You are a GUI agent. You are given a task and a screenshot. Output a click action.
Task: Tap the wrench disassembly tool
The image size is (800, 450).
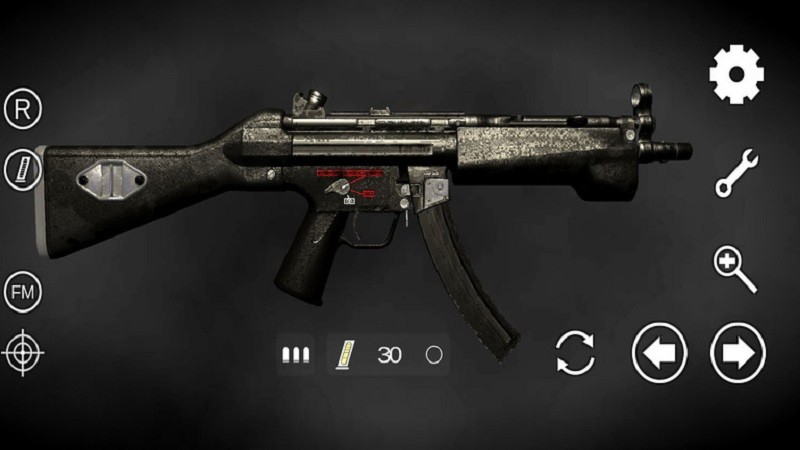point(737,172)
